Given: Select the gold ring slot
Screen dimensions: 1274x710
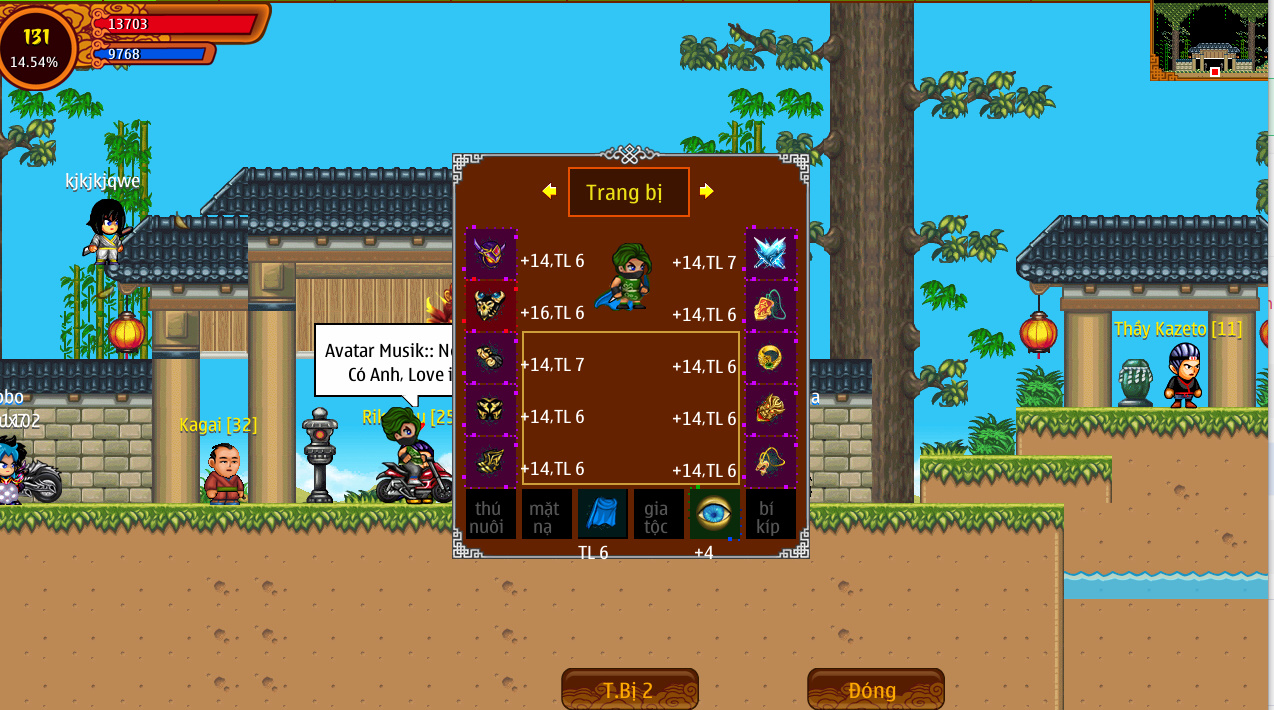Looking at the screenshot, I should coord(771,358).
